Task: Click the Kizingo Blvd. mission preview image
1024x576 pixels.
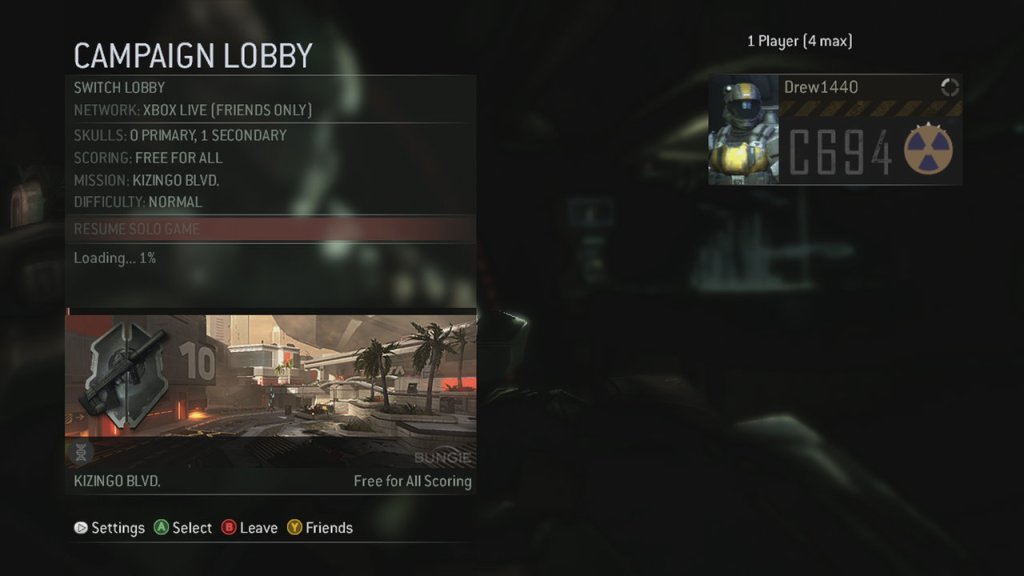Action: (x=270, y=390)
